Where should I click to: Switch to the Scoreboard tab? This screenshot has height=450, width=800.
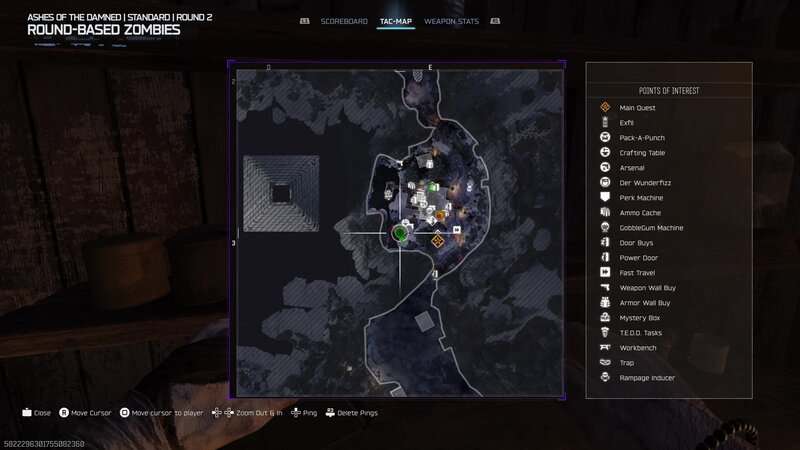[345, 20]
